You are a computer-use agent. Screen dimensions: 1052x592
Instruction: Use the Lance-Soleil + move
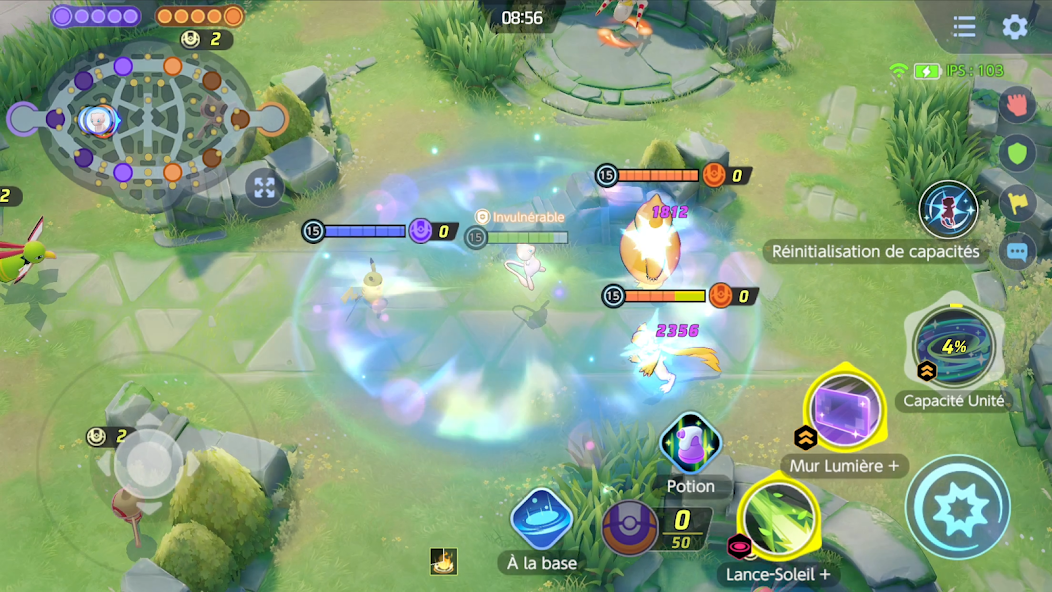point(779,518)
